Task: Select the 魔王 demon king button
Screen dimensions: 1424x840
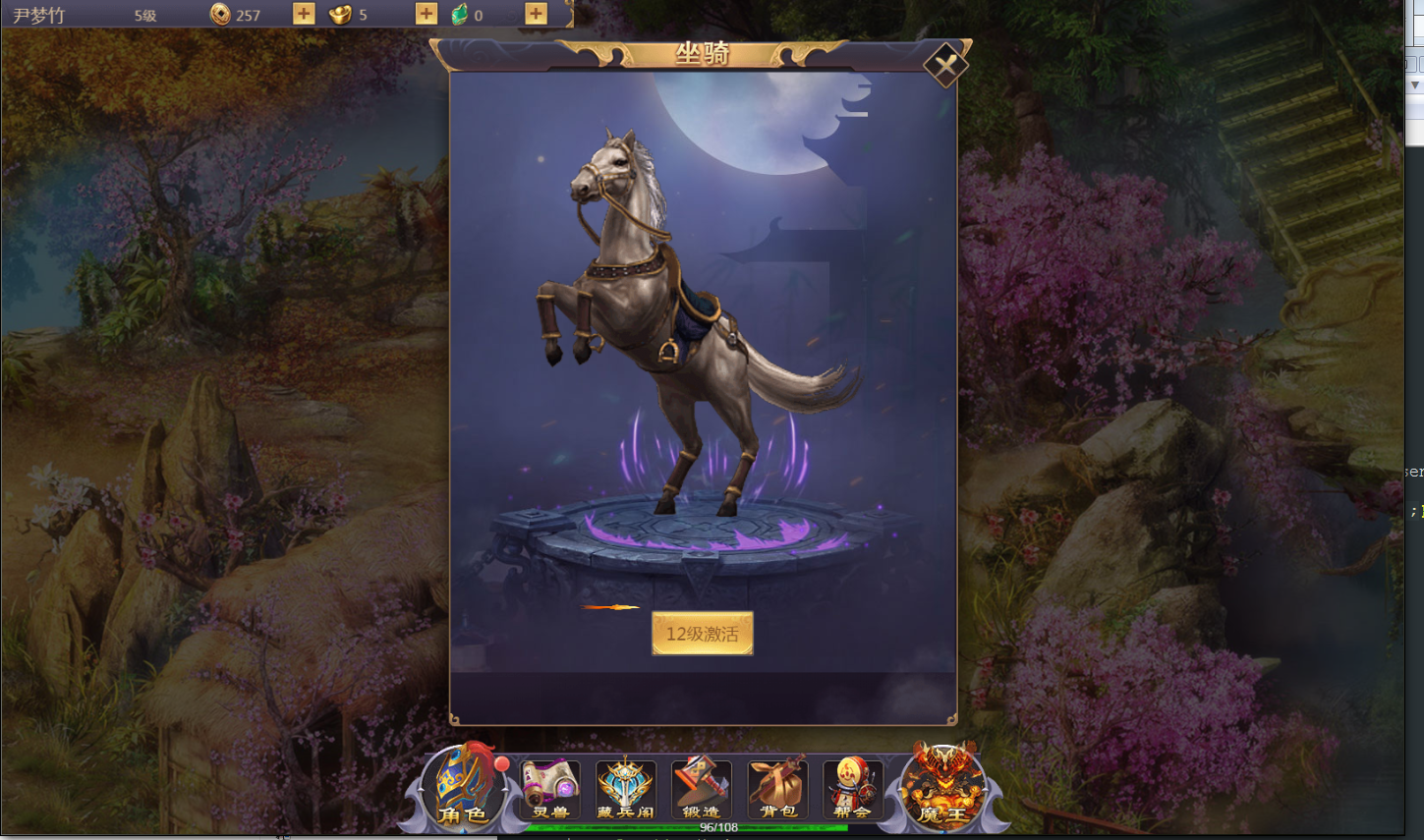Action: coord(941,788)
